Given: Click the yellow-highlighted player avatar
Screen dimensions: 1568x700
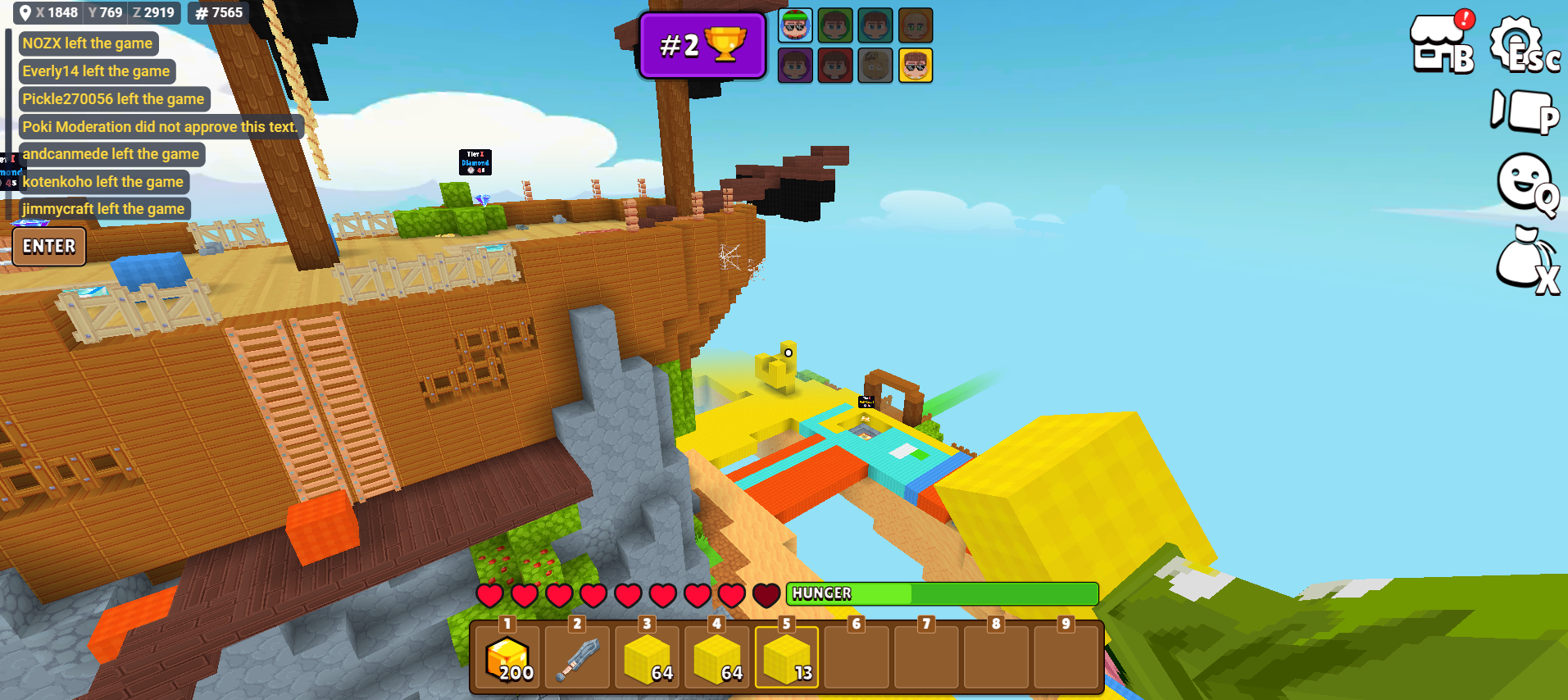Looking at the screenshot, I should [916, 66].
